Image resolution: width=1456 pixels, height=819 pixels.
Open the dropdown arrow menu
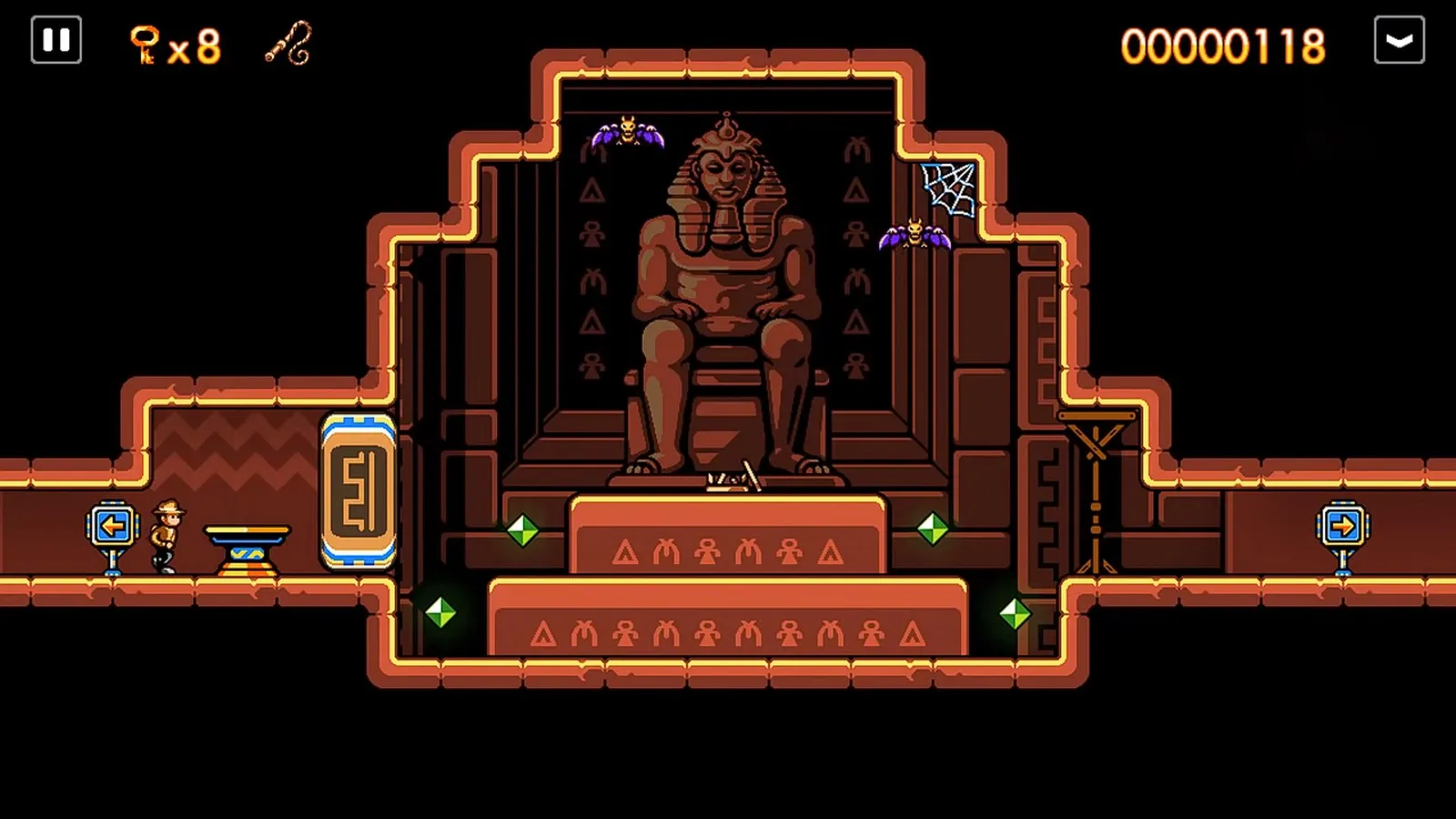1399,40
